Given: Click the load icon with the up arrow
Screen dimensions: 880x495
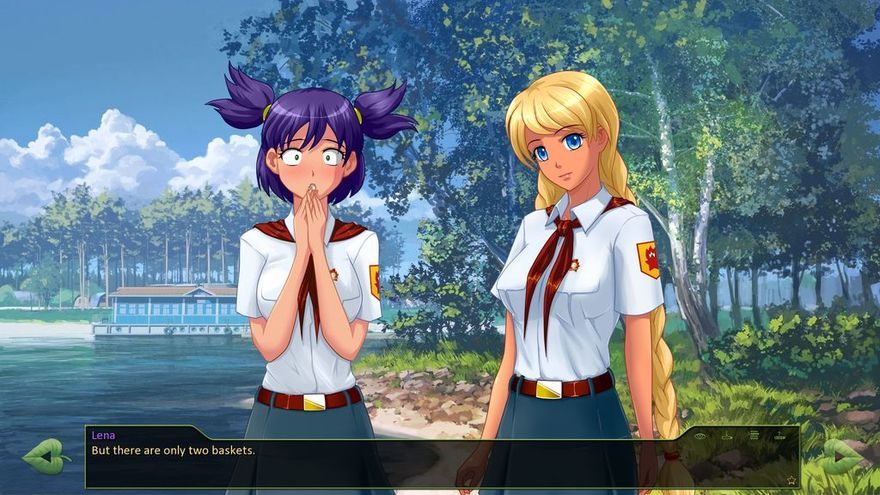Looking at the screenshot, I should pyautogui.click(x=780, y=435).
